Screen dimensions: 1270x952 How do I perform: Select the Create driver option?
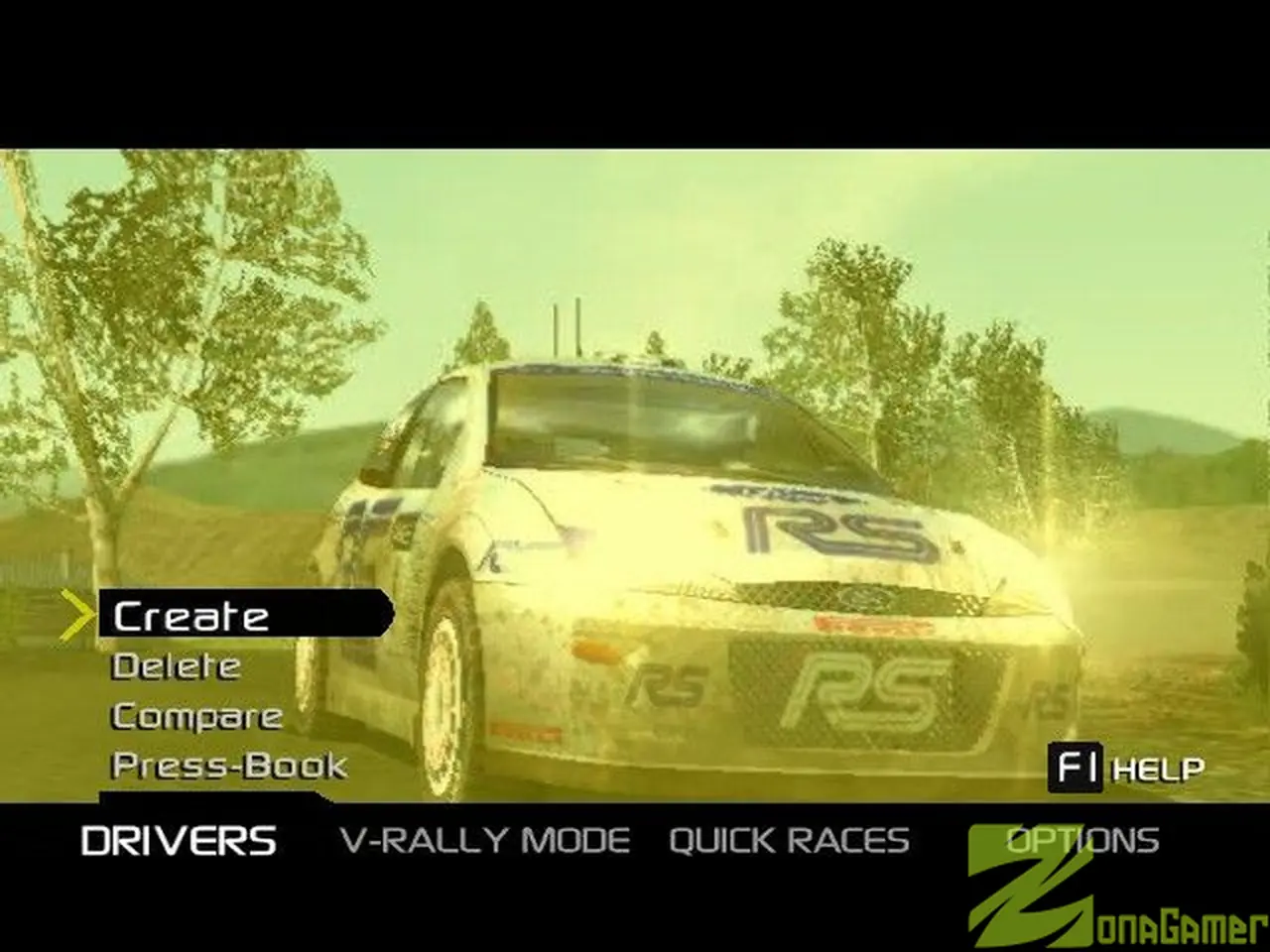[x=189, y=615]
